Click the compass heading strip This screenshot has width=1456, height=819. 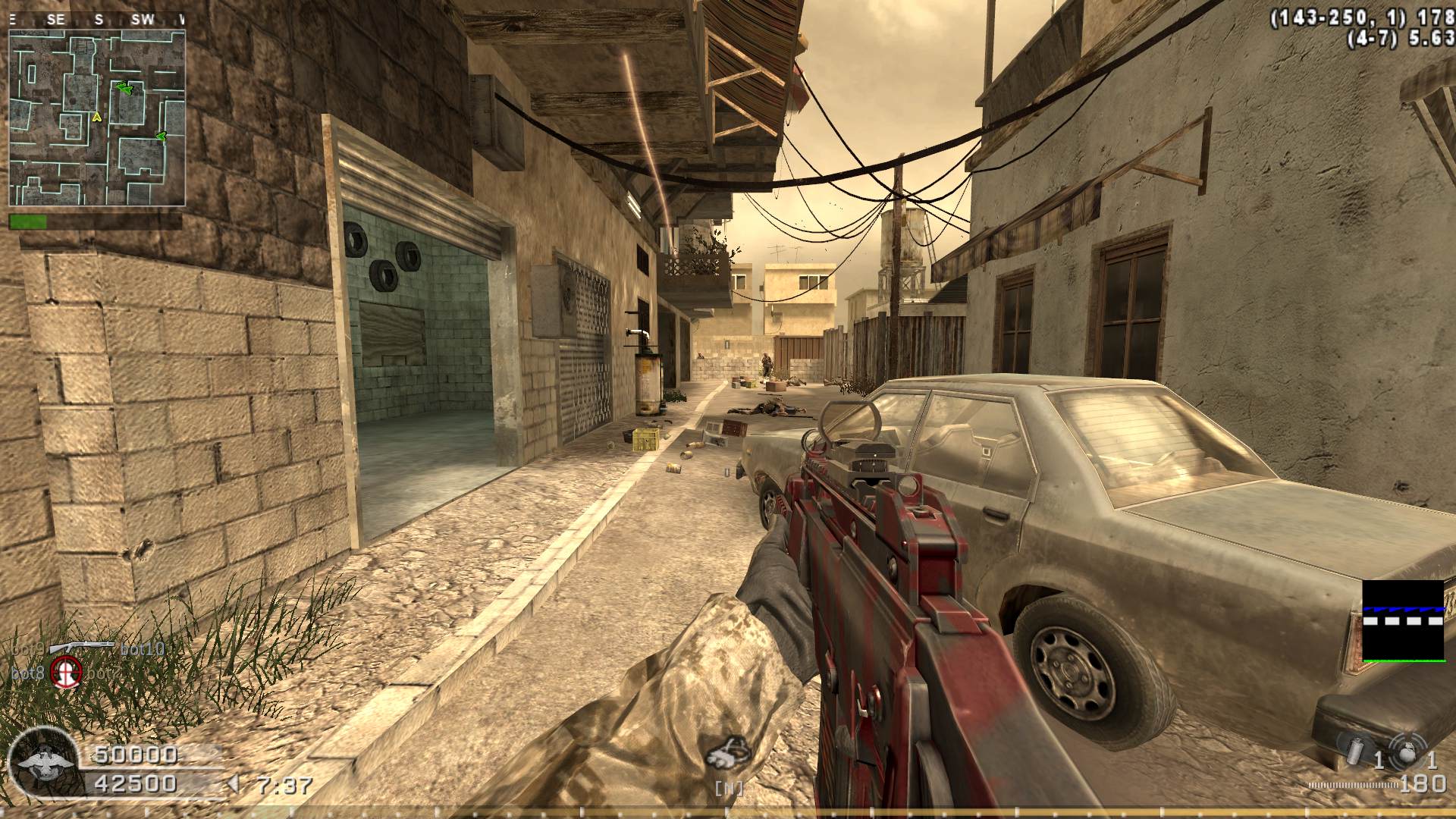click(97, 20)
